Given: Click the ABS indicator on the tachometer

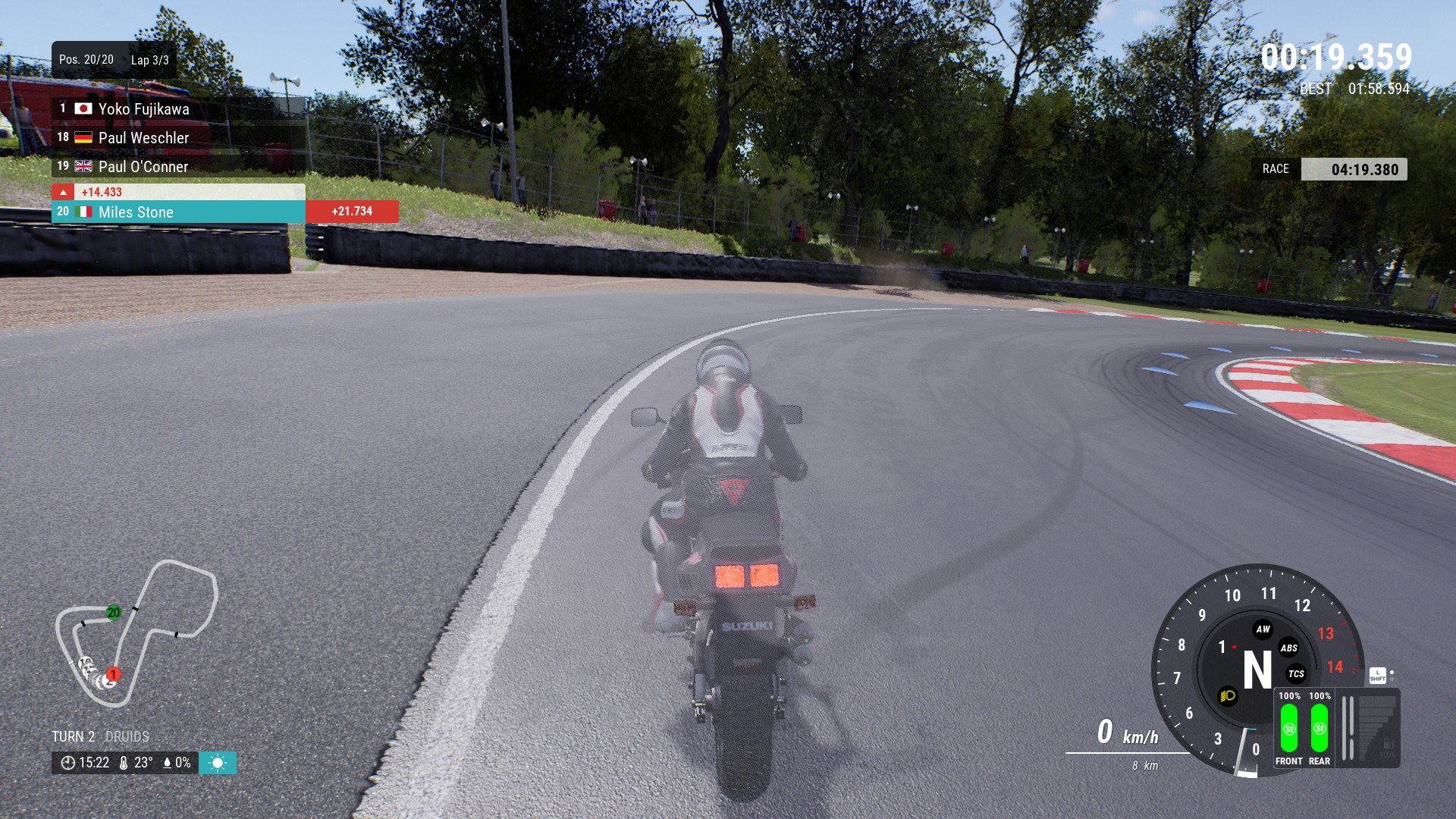Looking at the screenshot, I should point(1289,648).
